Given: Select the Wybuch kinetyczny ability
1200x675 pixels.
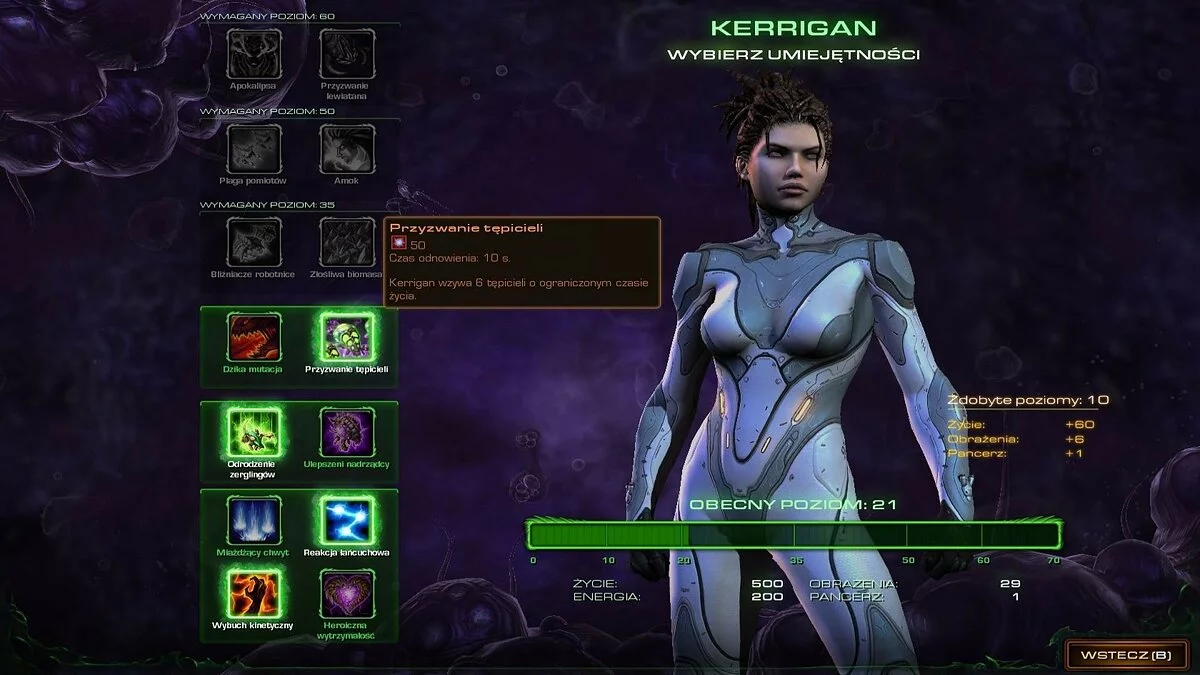Looking at the screenshot, I should tap(254, 592).
